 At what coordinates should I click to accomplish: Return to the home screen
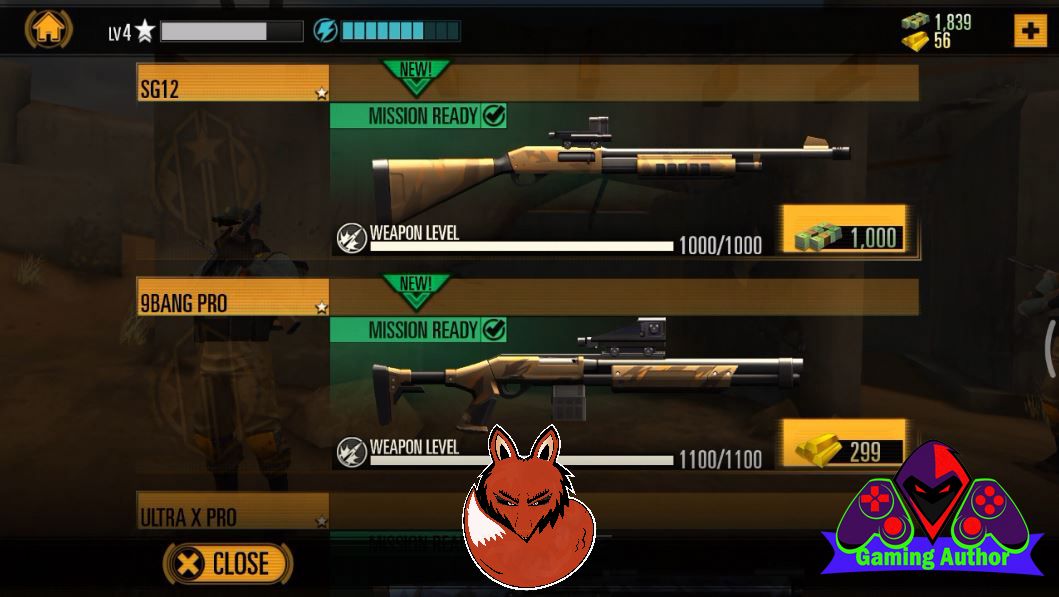48,29
